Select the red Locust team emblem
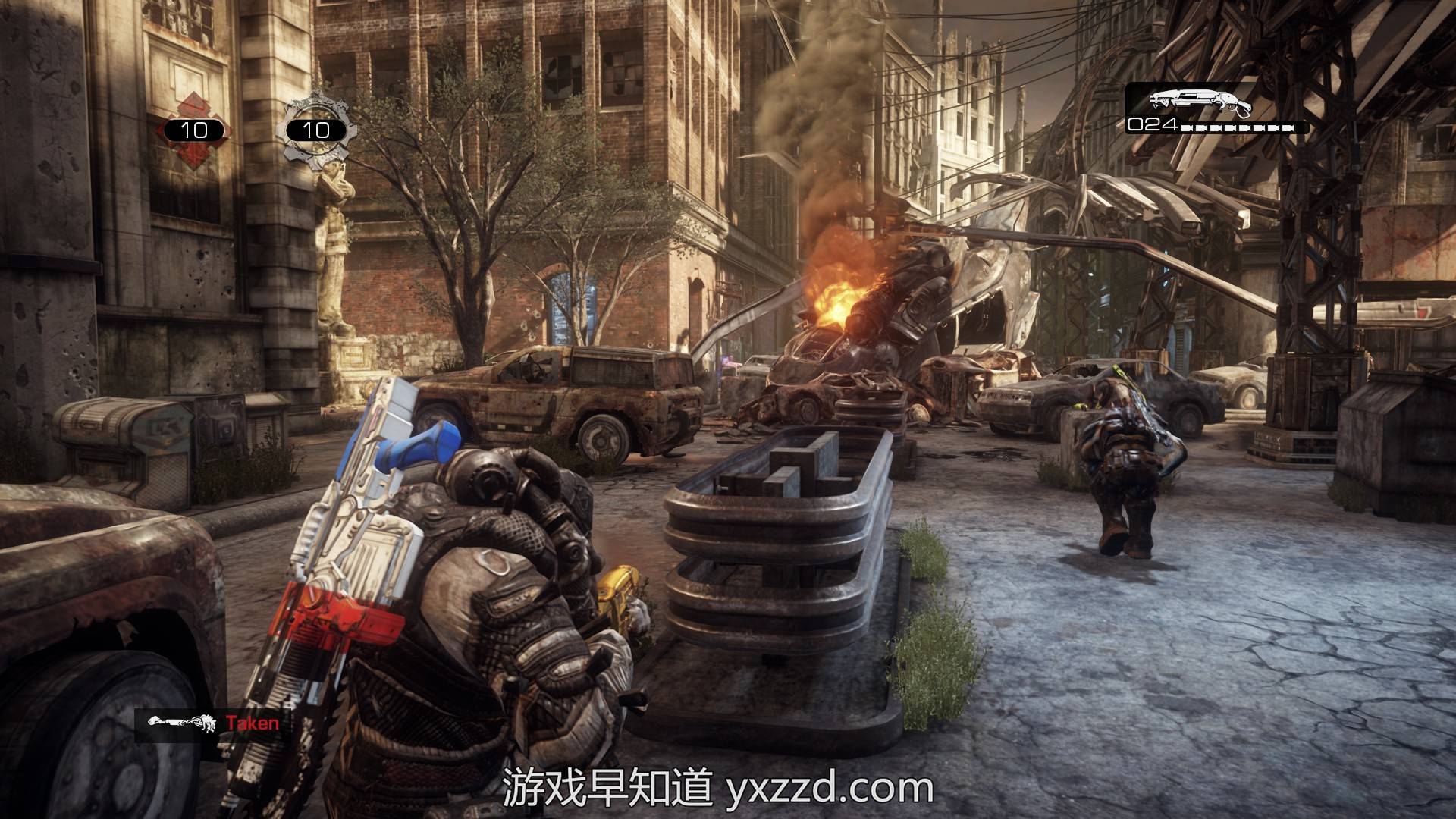 [193, 129]
